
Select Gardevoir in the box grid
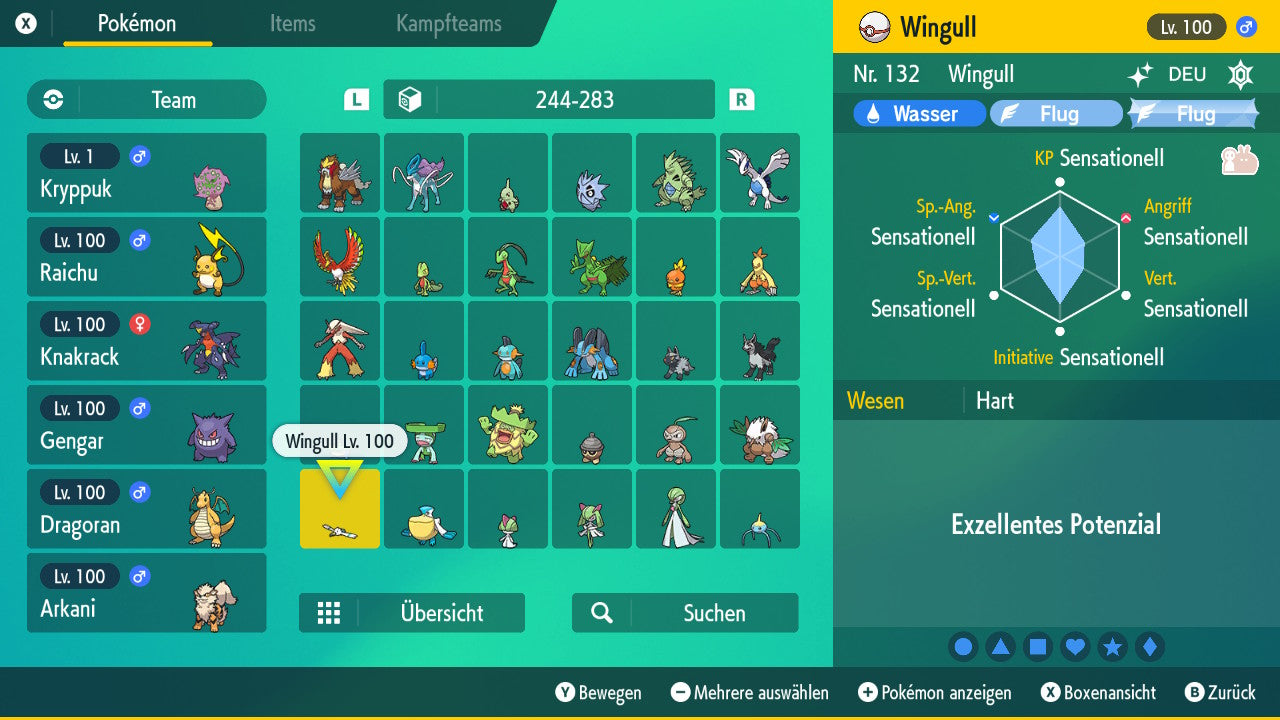676,509
